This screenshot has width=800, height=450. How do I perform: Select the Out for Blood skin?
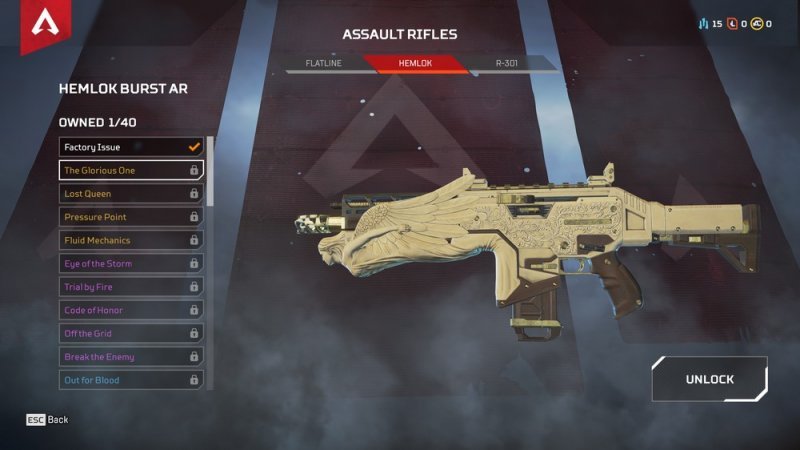131,380
